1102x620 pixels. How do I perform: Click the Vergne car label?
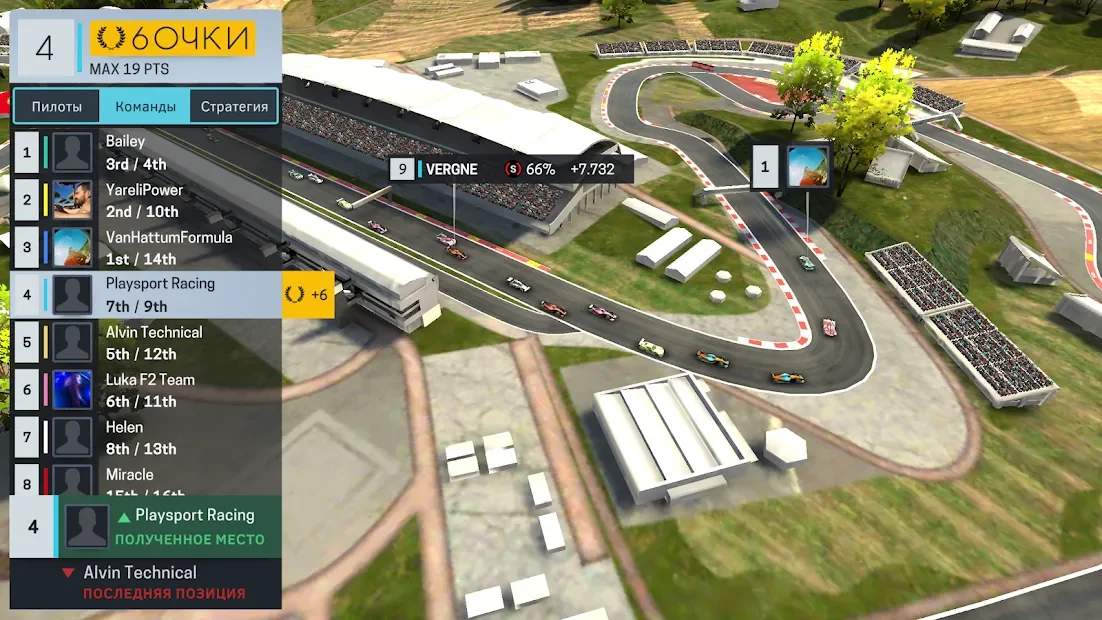pyautogui.click(x=510, y=169)
